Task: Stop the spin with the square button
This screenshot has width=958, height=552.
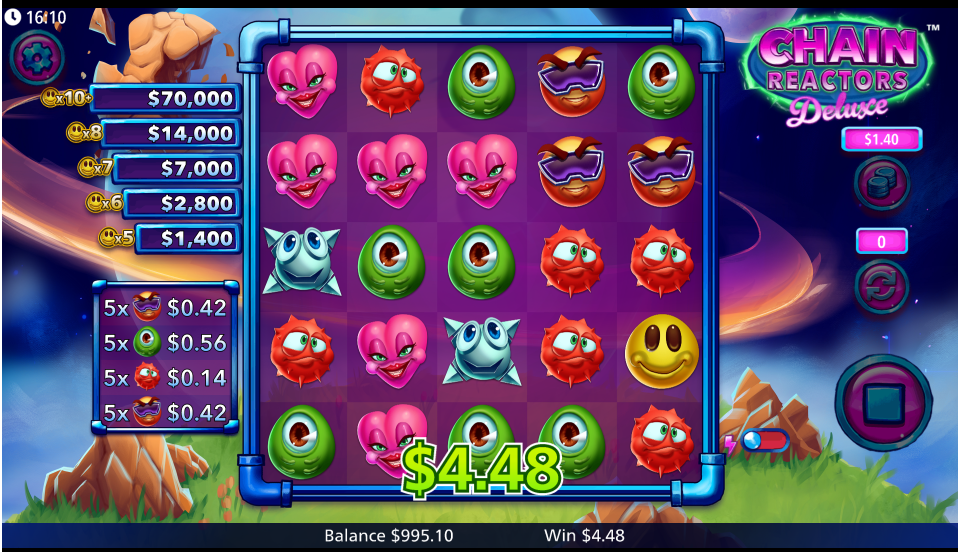Action: pyautogui.click(x=882, y=403)
